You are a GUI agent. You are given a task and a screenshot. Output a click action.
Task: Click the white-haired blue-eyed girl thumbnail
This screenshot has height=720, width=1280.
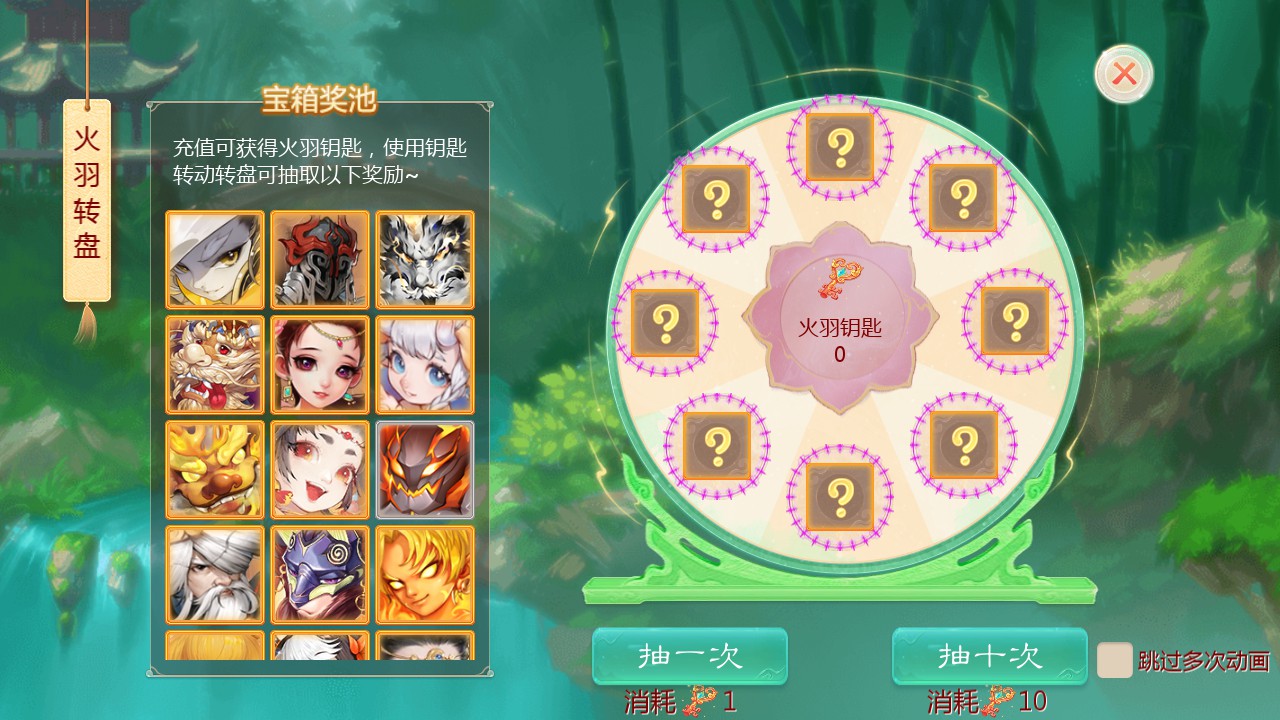(x=423, y=364)
